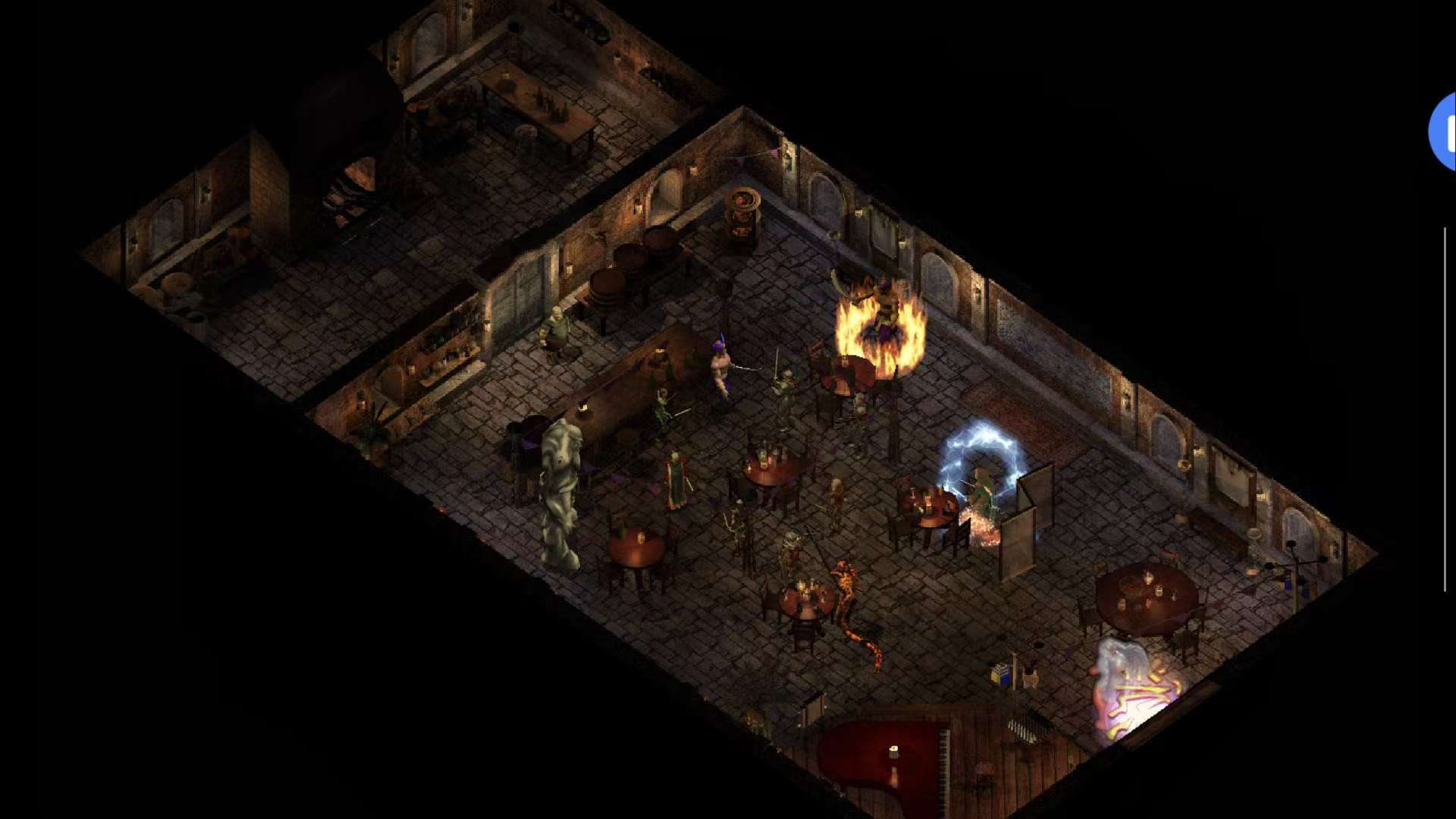Viewport: 1456px width, 819px height.
Task: Tap the blue circular overlay button
Action: coord(1444,132)
